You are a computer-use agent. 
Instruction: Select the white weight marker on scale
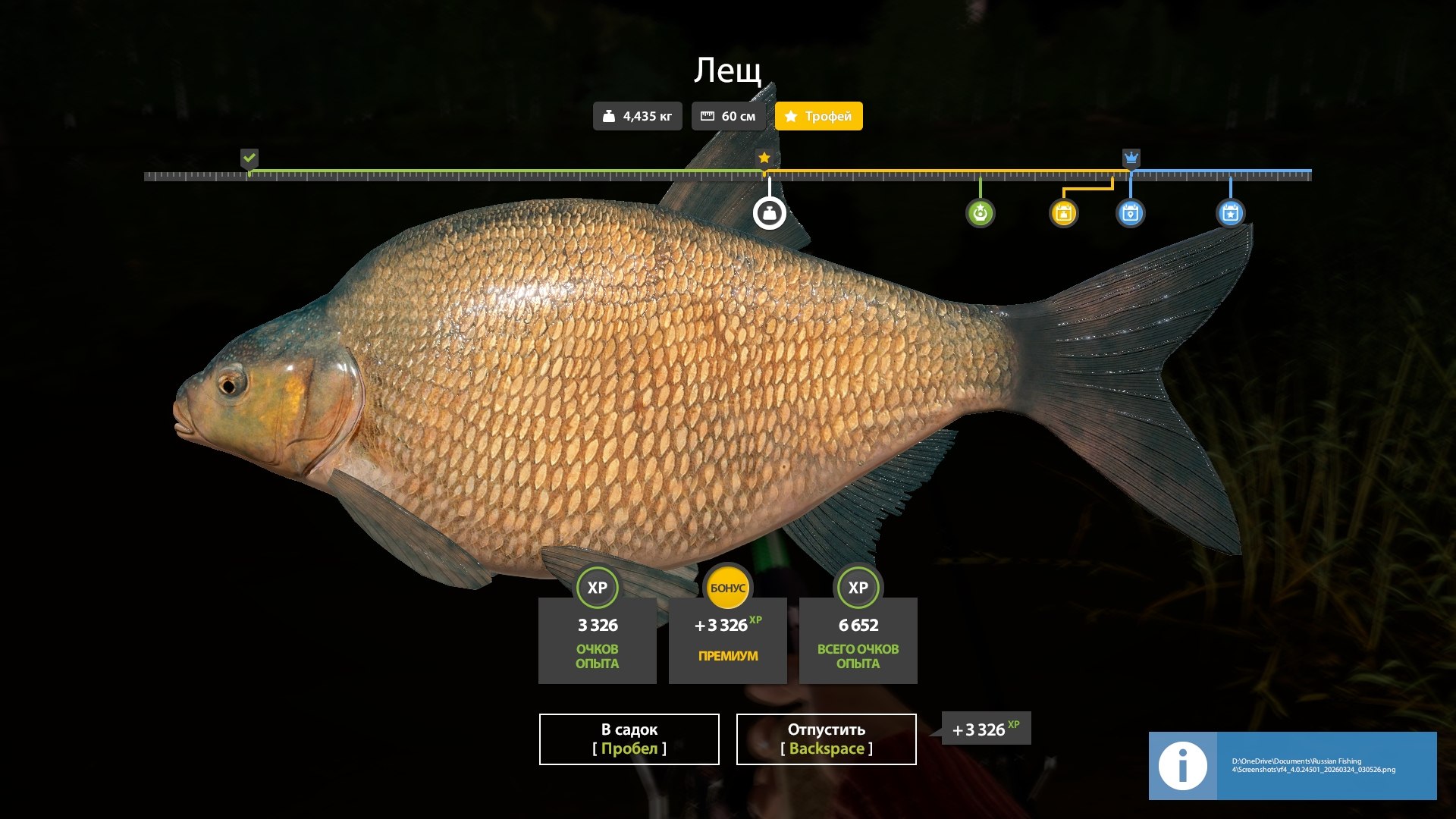point(769,213)
